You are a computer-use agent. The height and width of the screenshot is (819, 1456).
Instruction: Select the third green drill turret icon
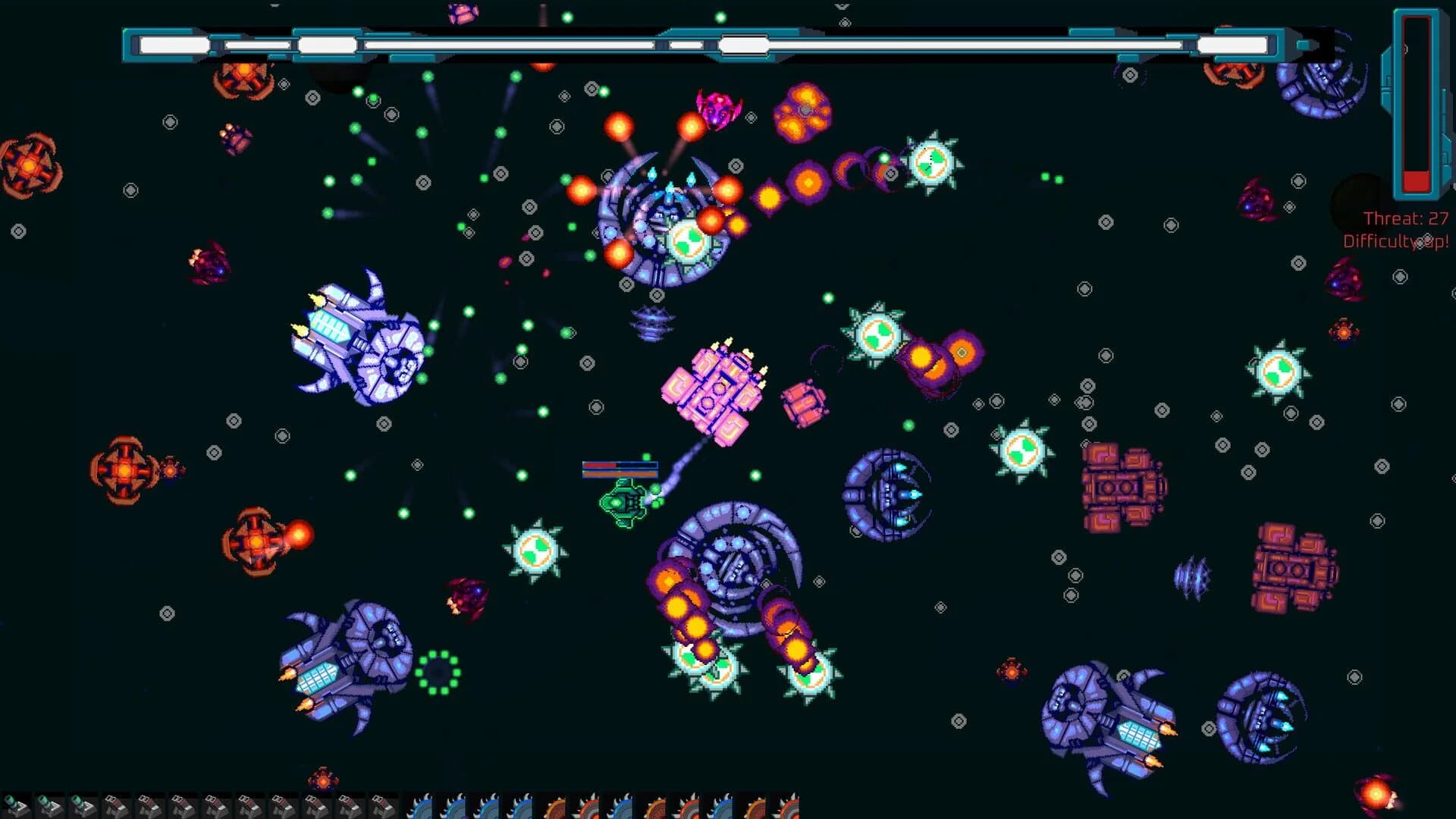pos(83,805)
